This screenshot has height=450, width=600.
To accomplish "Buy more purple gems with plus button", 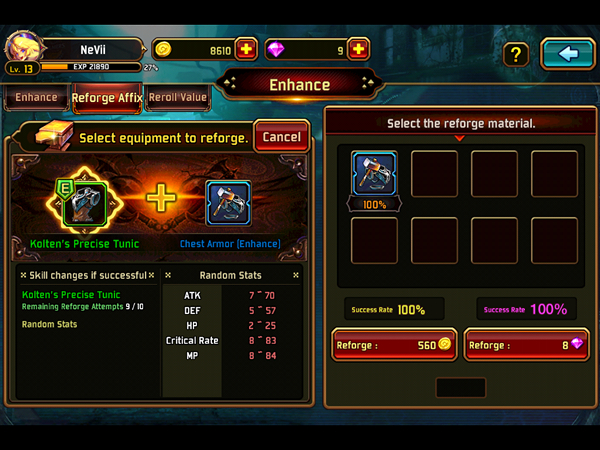I will click(x=359, y=49).
